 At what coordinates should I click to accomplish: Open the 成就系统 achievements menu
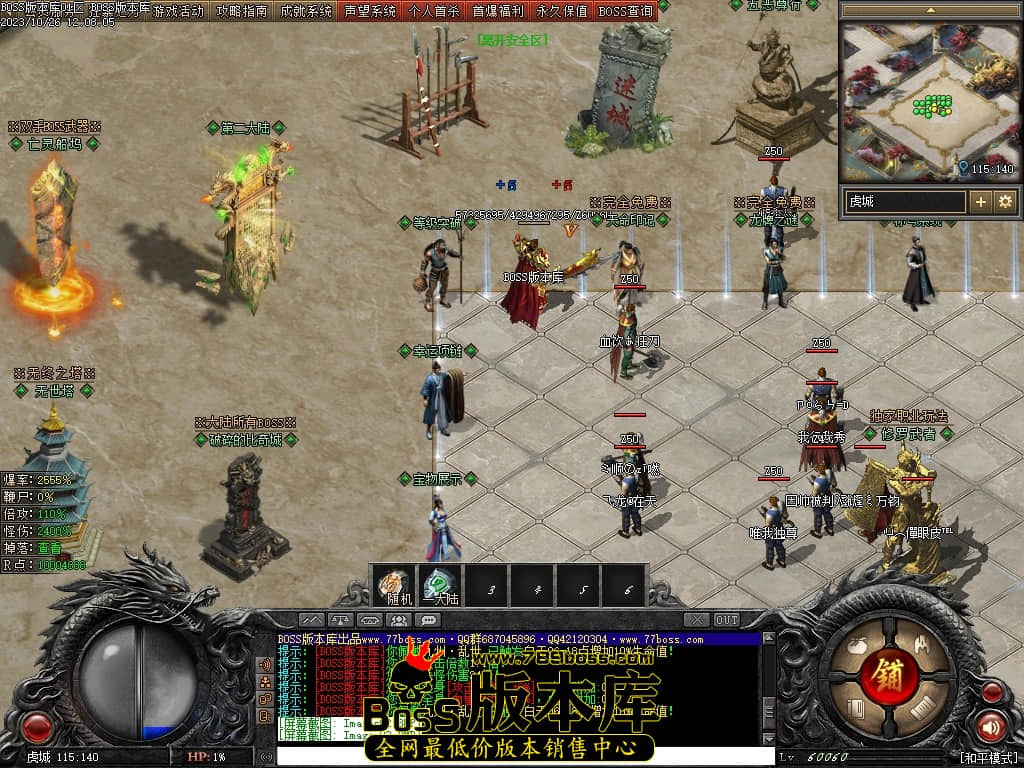coord(305,11)
